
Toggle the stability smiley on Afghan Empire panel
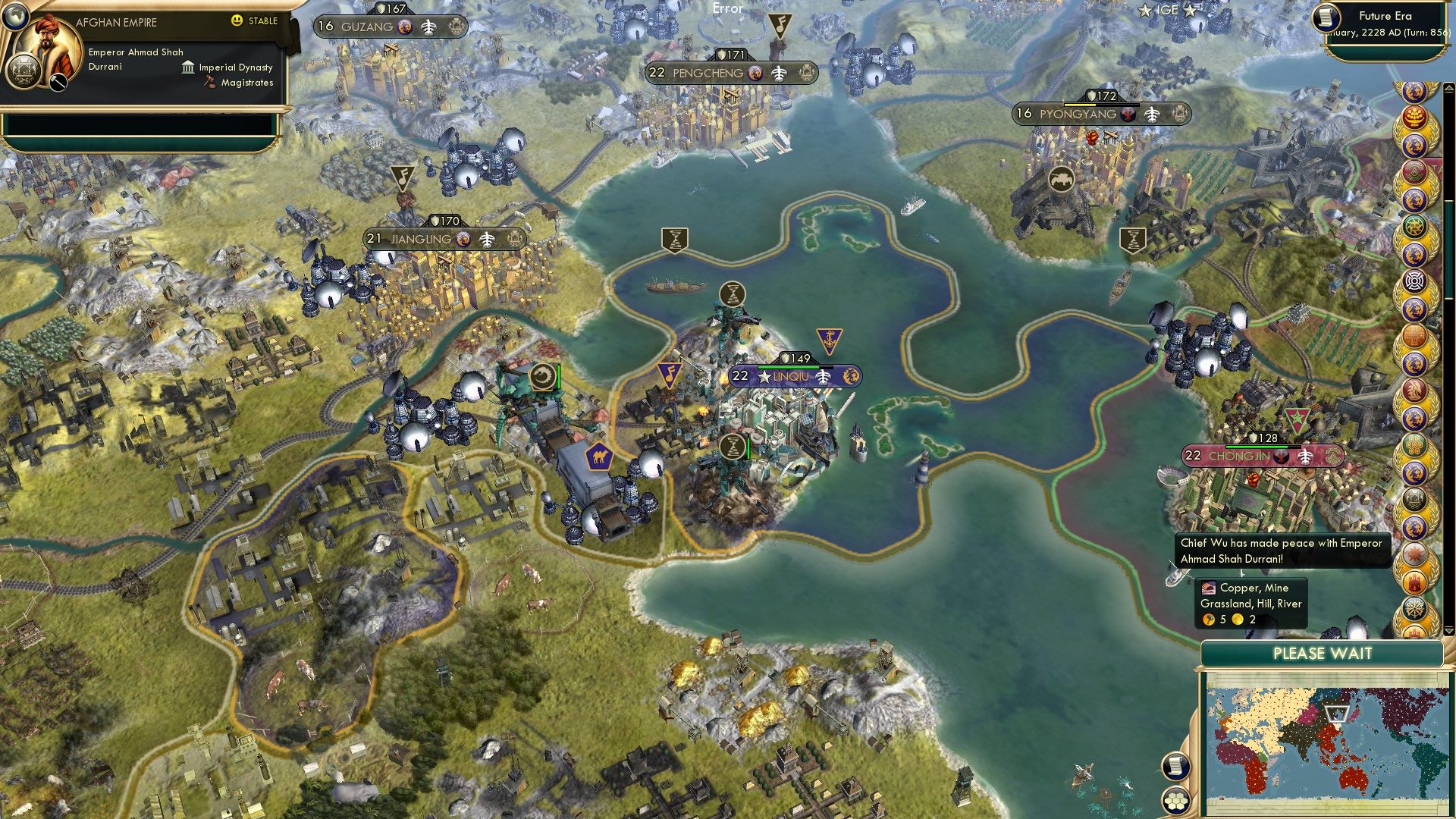[237, 22]
